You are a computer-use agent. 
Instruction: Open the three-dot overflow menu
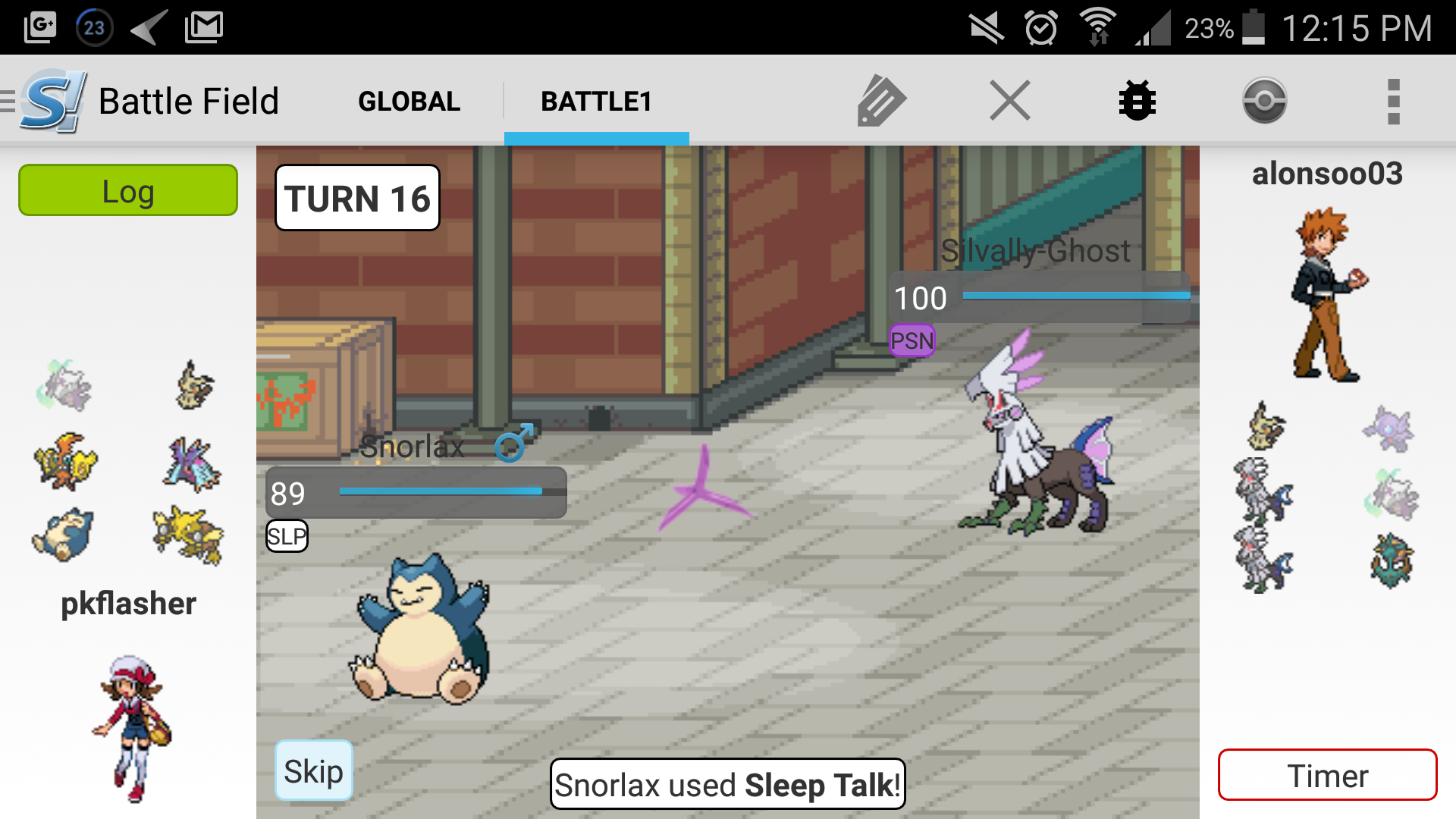coord(1393,101)
